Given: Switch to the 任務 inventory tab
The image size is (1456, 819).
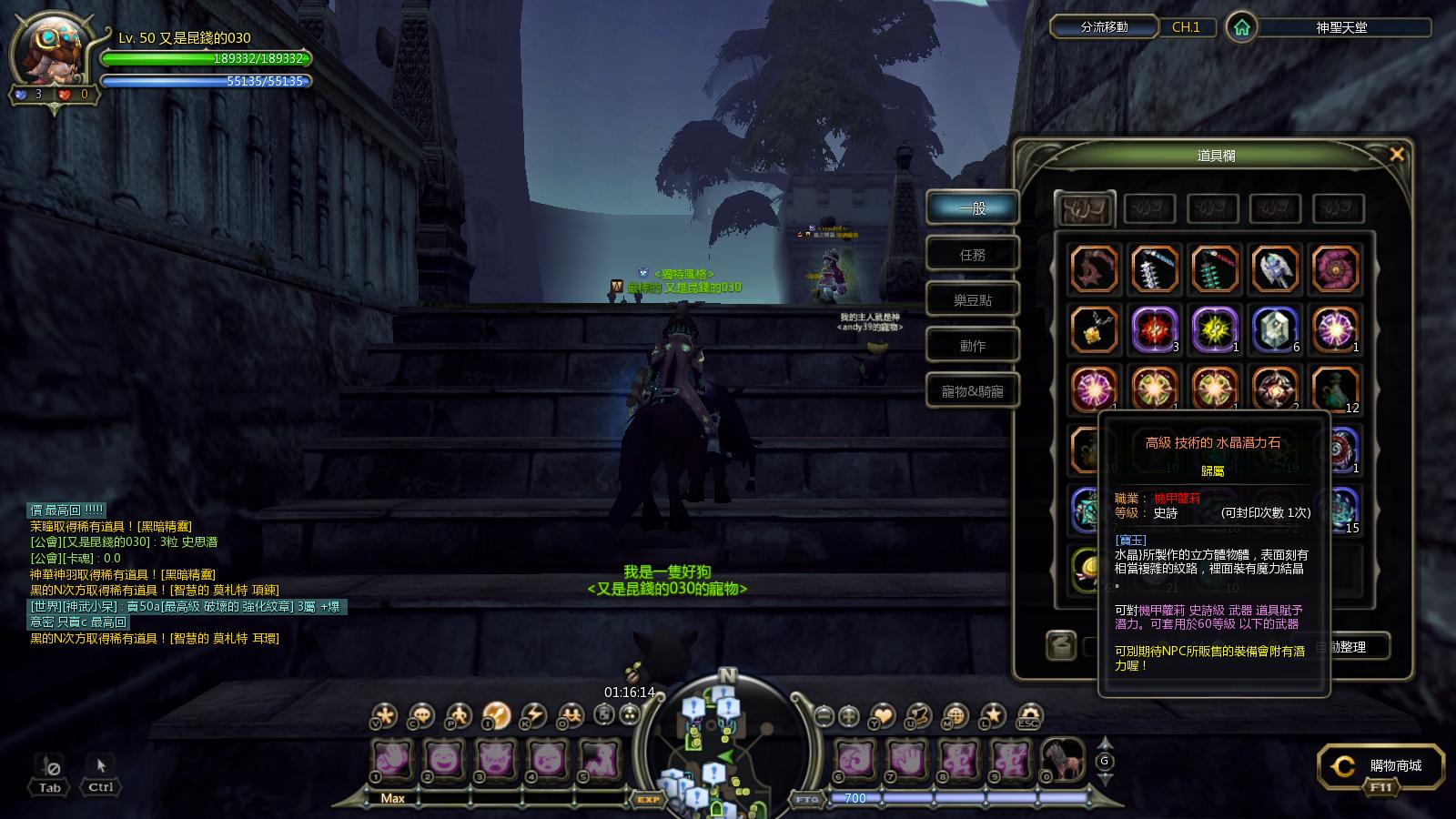Looking at the screenshot, I should point(972,255).
